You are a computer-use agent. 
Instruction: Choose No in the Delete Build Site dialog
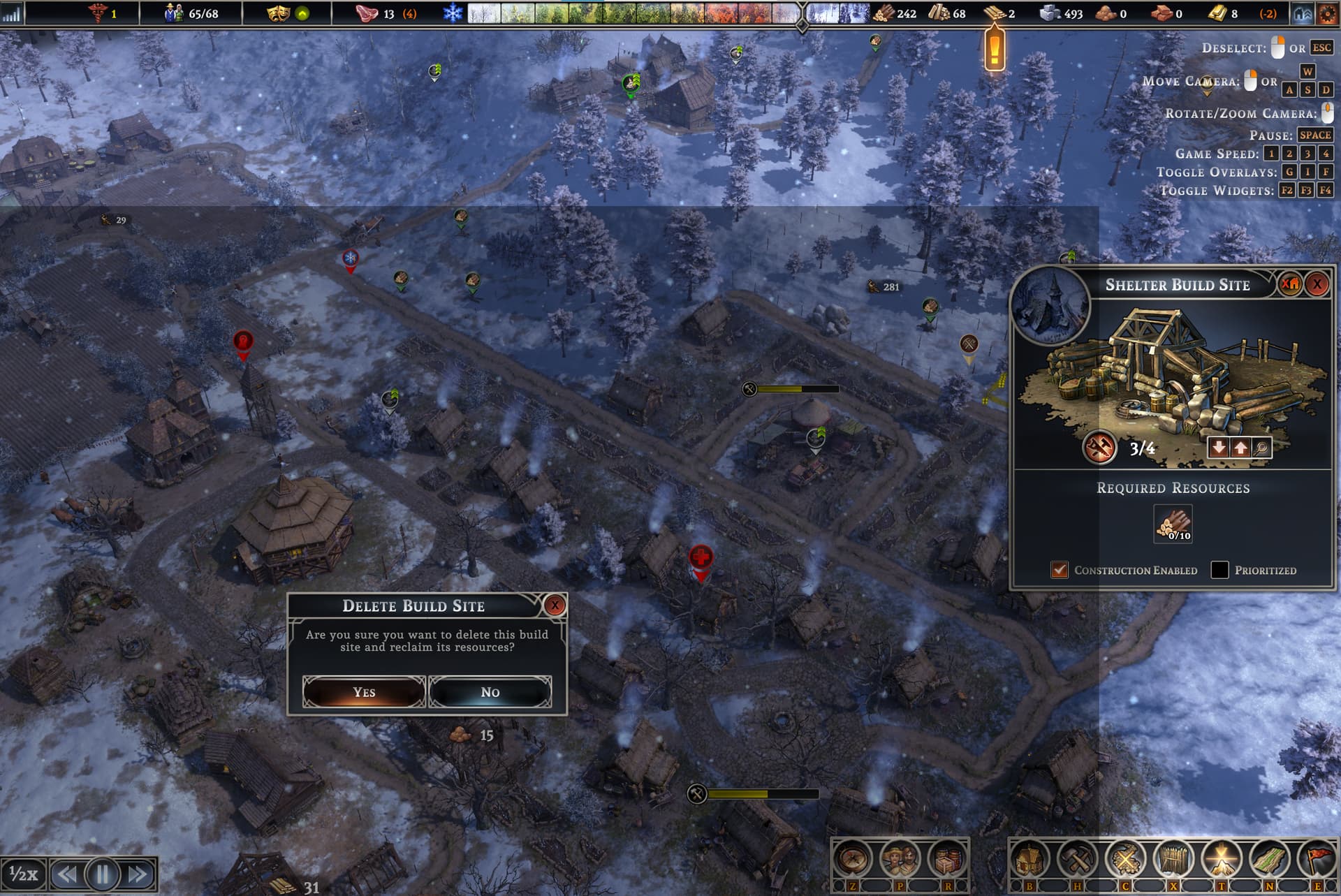[x=490, y=692]
